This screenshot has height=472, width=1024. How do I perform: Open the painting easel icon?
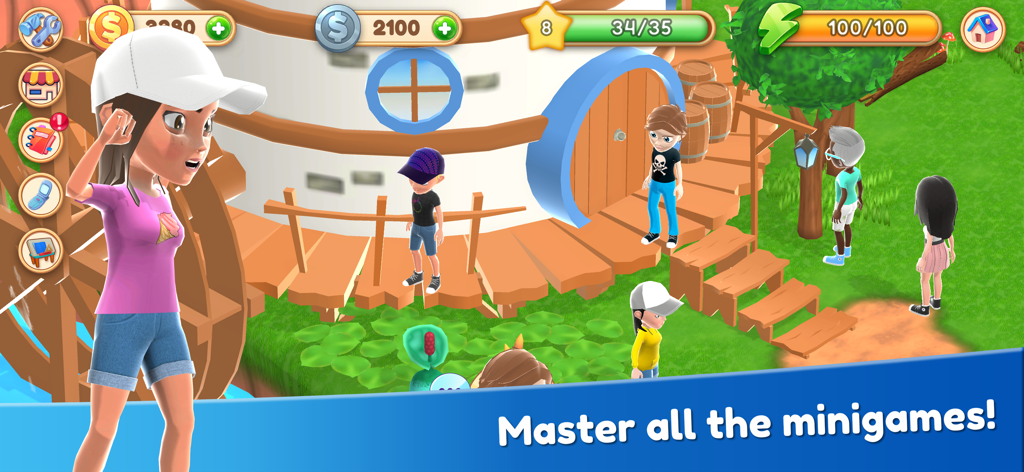click(x=40, y=249)
